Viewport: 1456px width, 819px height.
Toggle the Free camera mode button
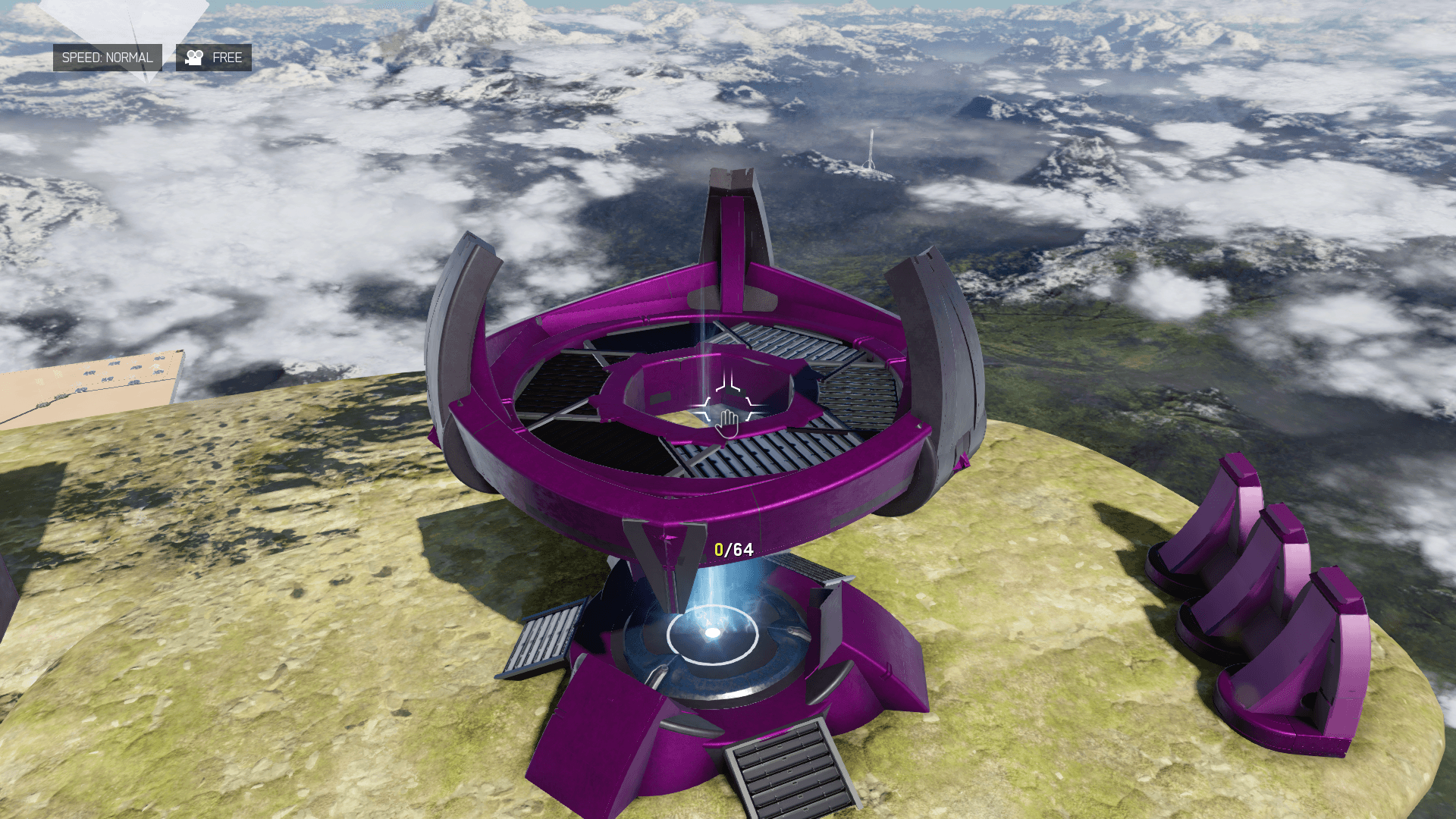coord(214,58)
